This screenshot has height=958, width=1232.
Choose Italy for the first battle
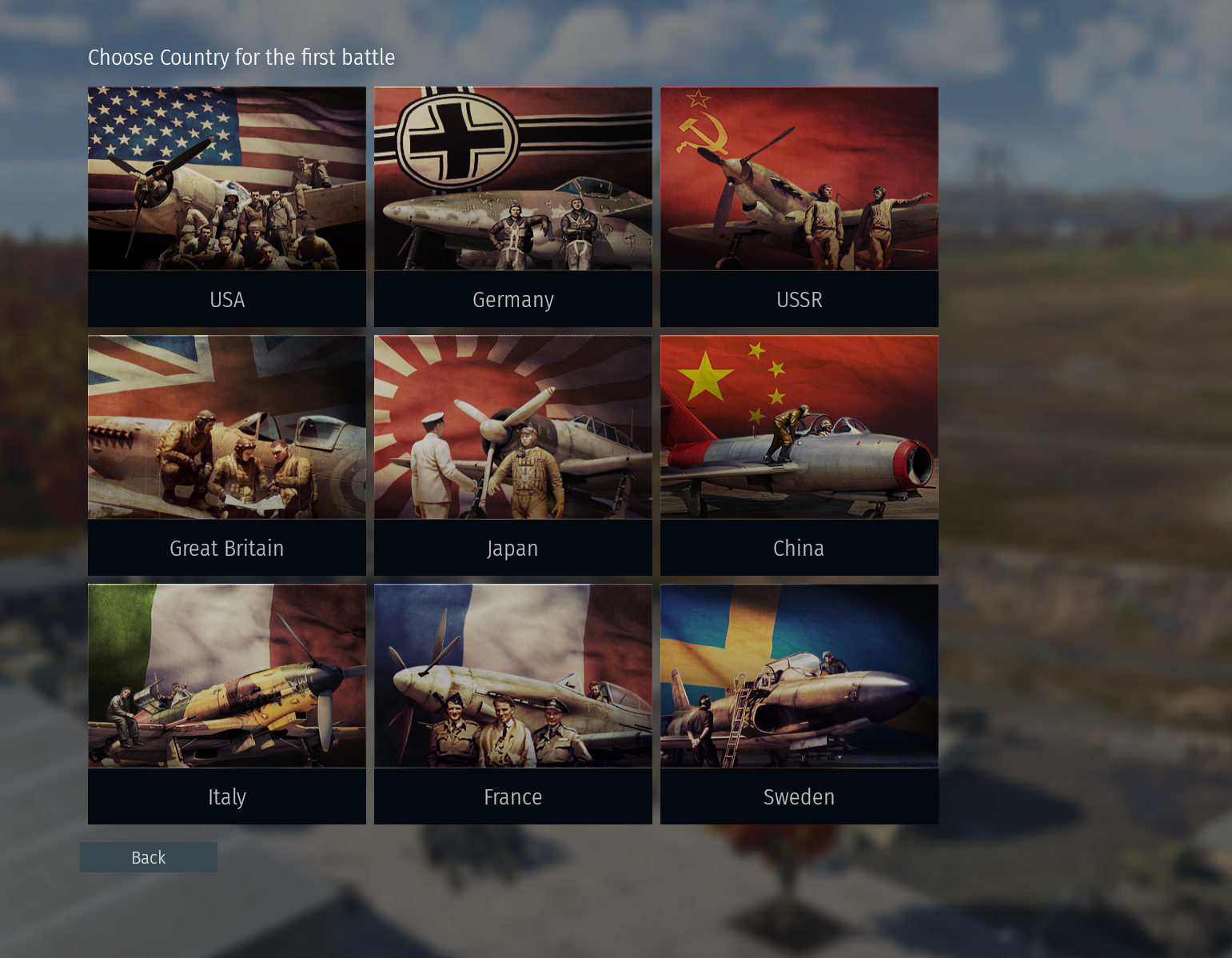226,704
